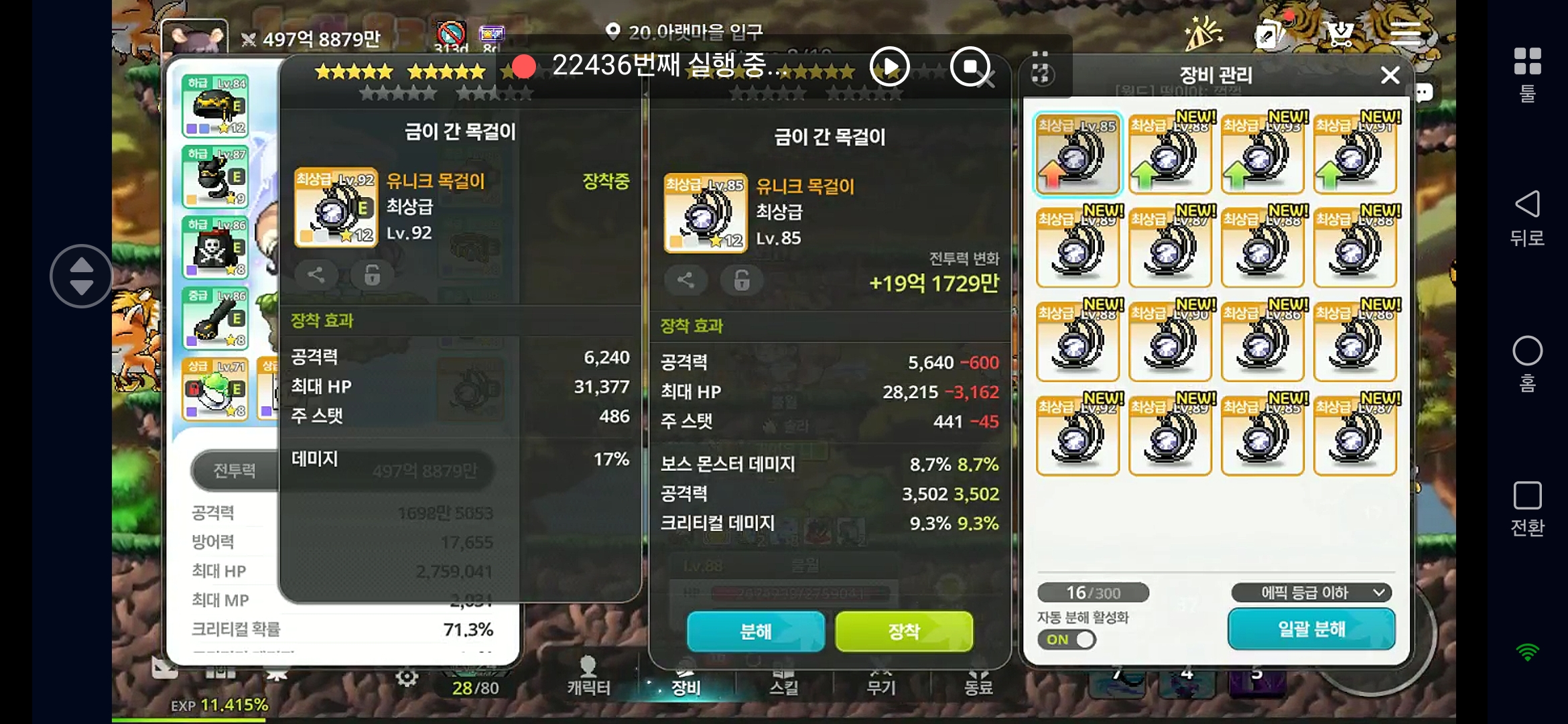Select the Lv.85 necklace with red arrow
The image size is (1568, 724).
coord(1077,155)
